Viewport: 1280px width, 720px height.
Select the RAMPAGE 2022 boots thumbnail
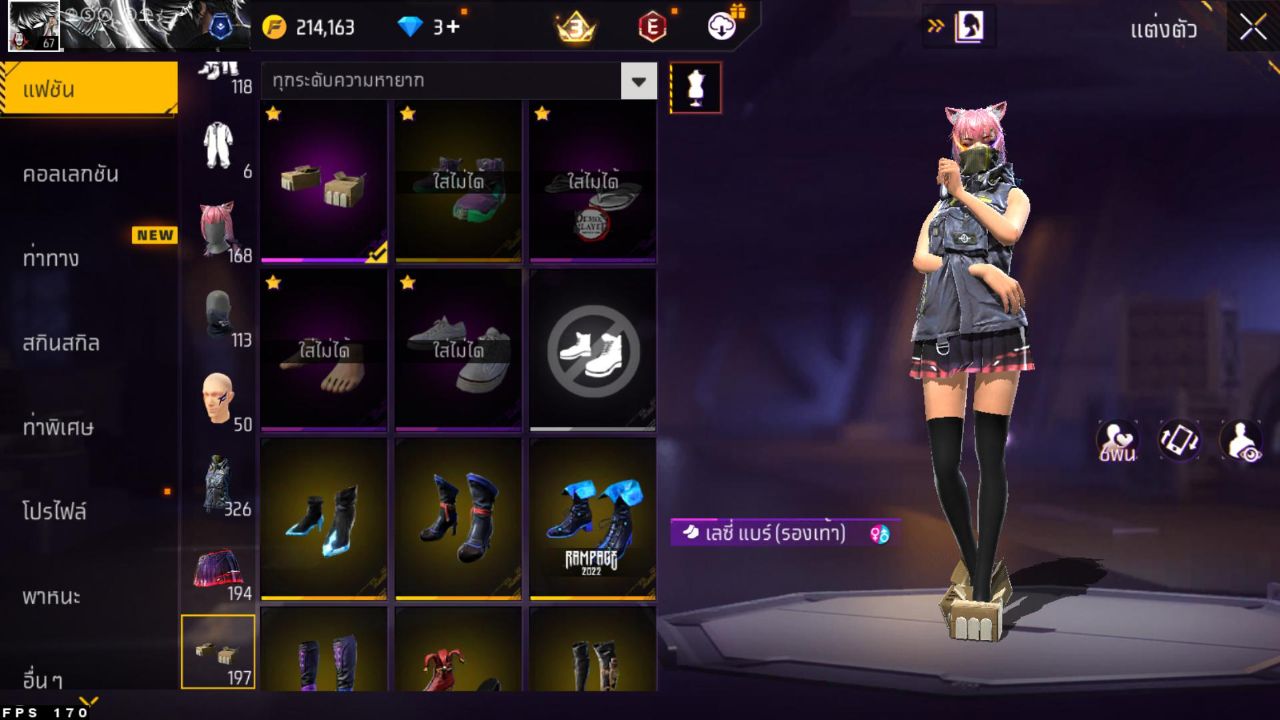[592, 515]
